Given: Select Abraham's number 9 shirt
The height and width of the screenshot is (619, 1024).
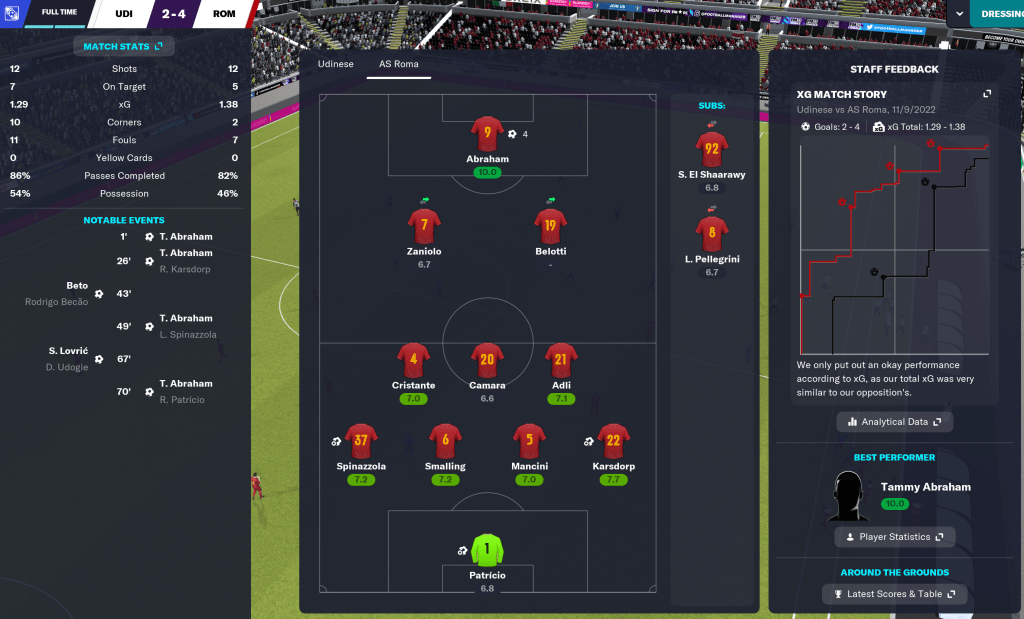Looking at the screenshot, I should [x=487, y=134].
